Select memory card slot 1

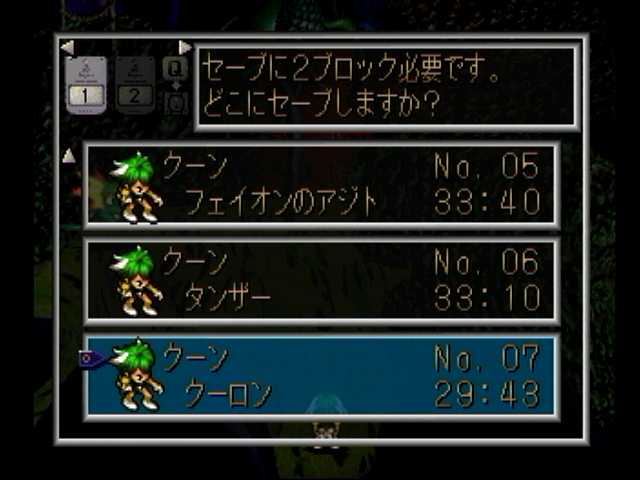[85, 86]
